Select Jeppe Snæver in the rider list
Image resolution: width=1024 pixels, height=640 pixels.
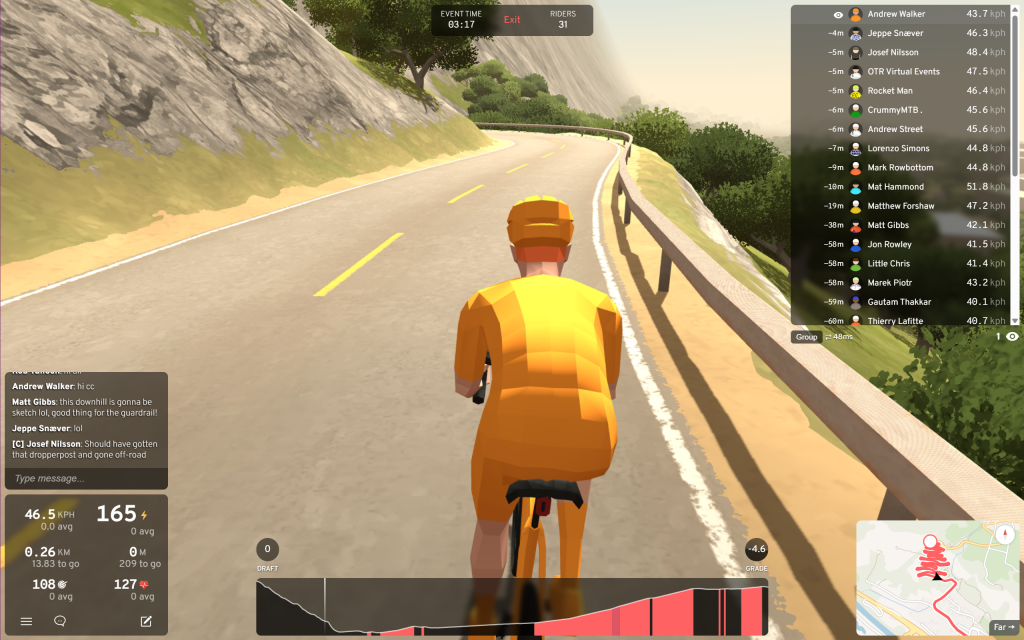(x=896, y=34)
